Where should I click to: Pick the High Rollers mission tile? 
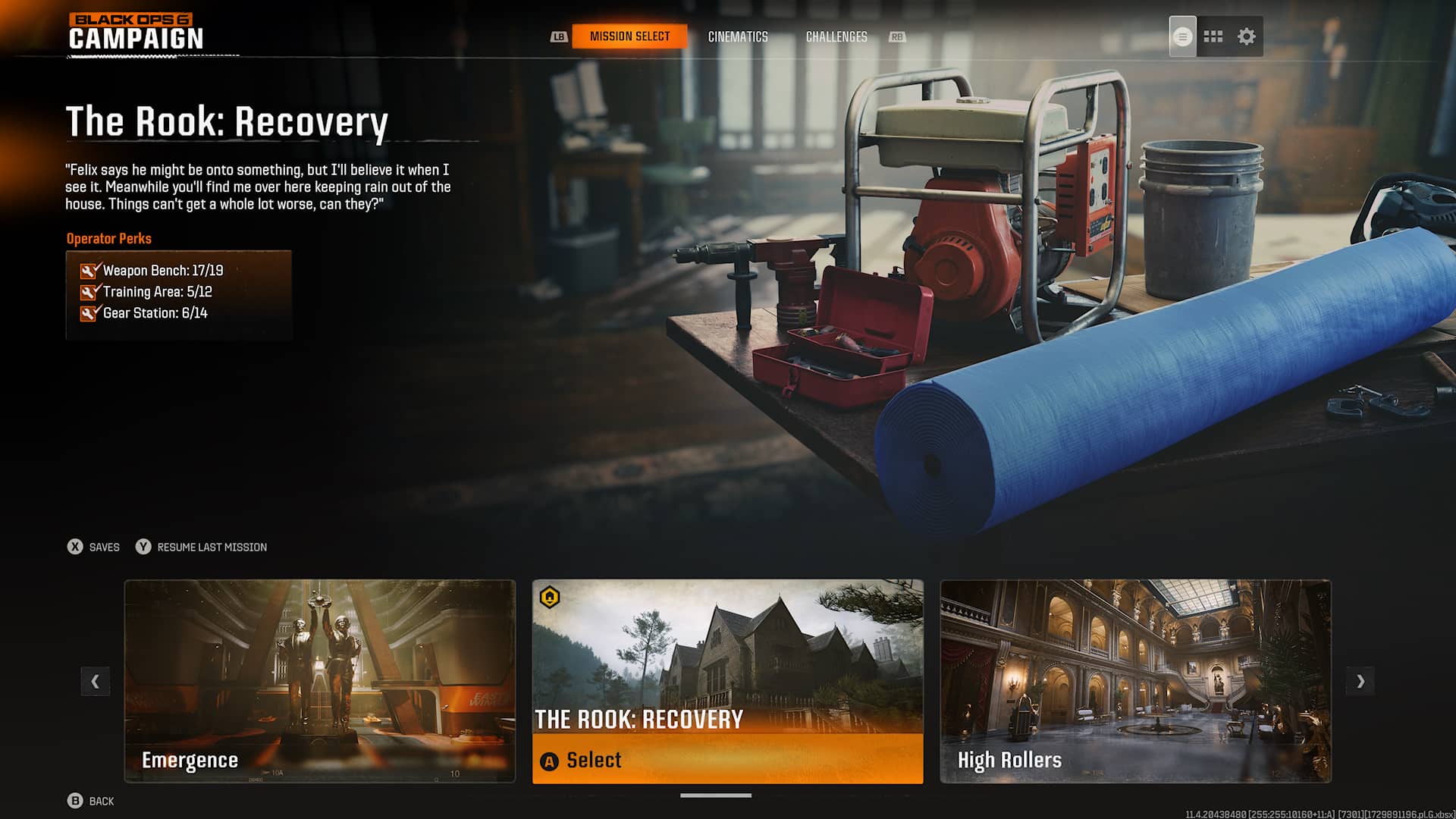[x=1135, y=680]
